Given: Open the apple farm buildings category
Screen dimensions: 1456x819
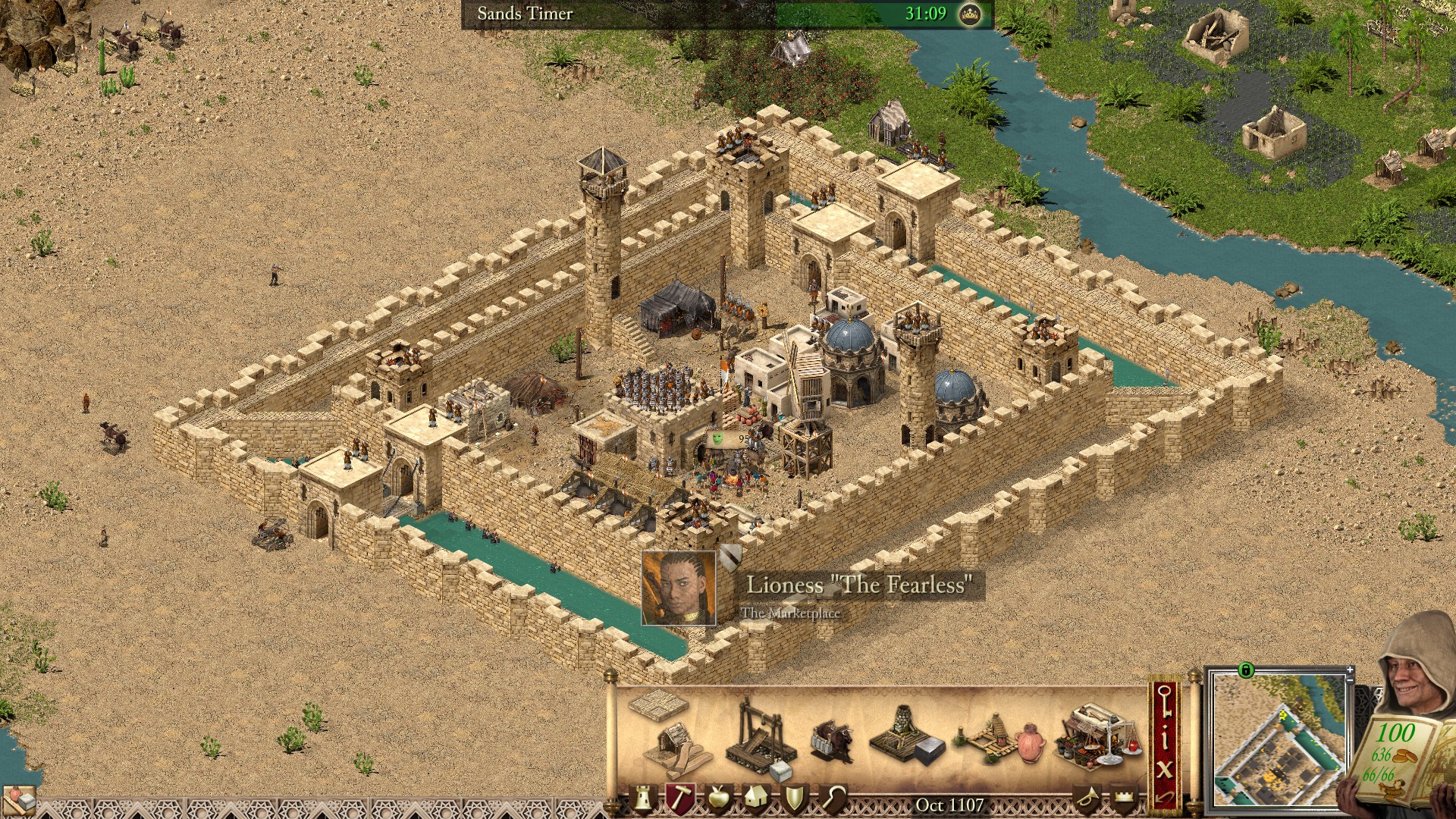Looking at the screenshot, I should (x=717, y=798).
